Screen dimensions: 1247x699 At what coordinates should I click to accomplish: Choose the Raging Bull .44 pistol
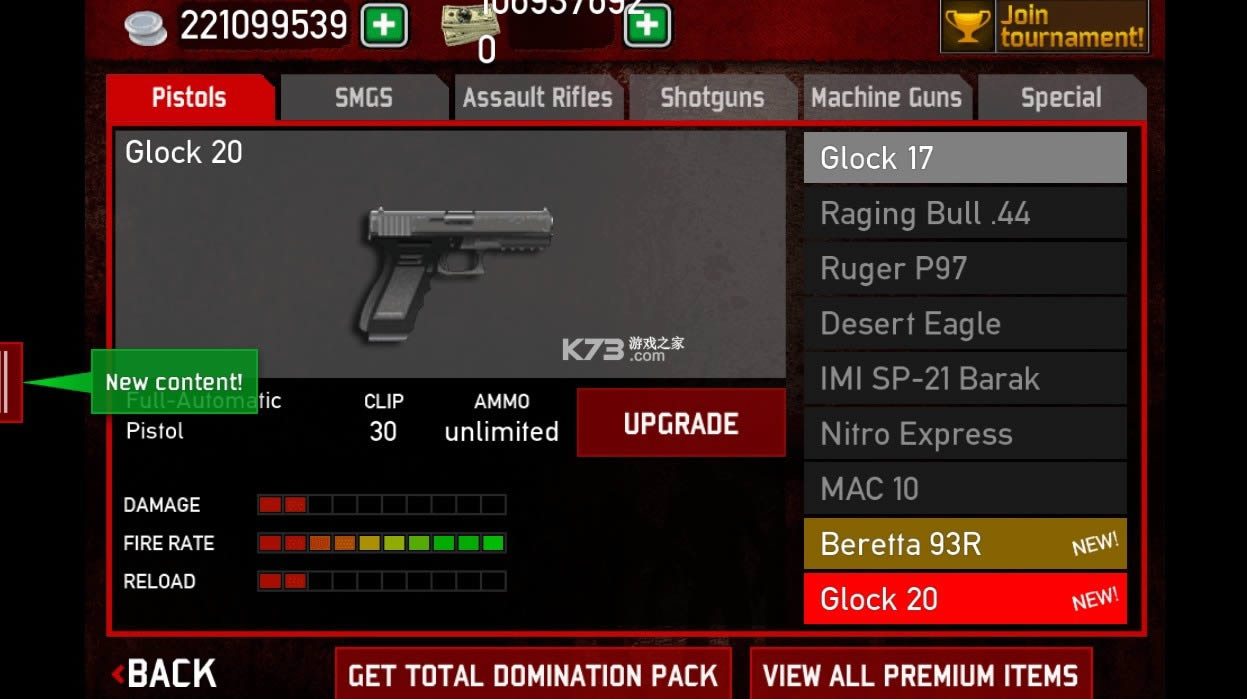click(965, 213)
